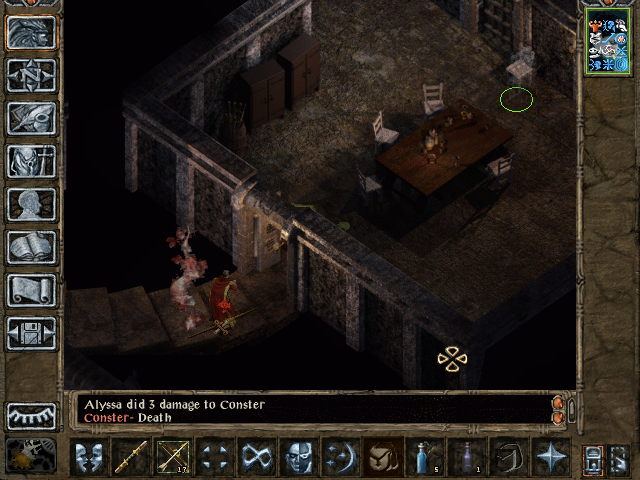Open the four-pointed star special abilities
This screenshot has height=480, width=640.
551,457
